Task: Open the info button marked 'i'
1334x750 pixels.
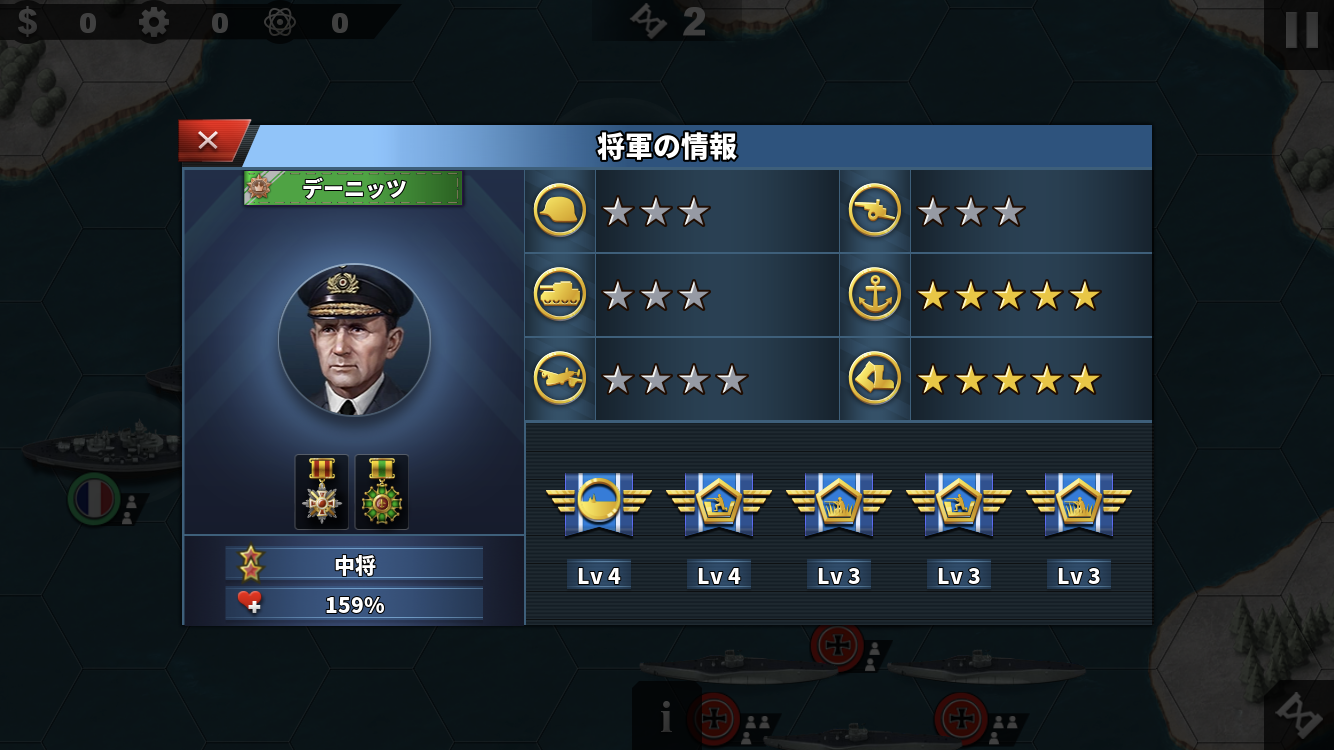Action: [x=666, y=717]
